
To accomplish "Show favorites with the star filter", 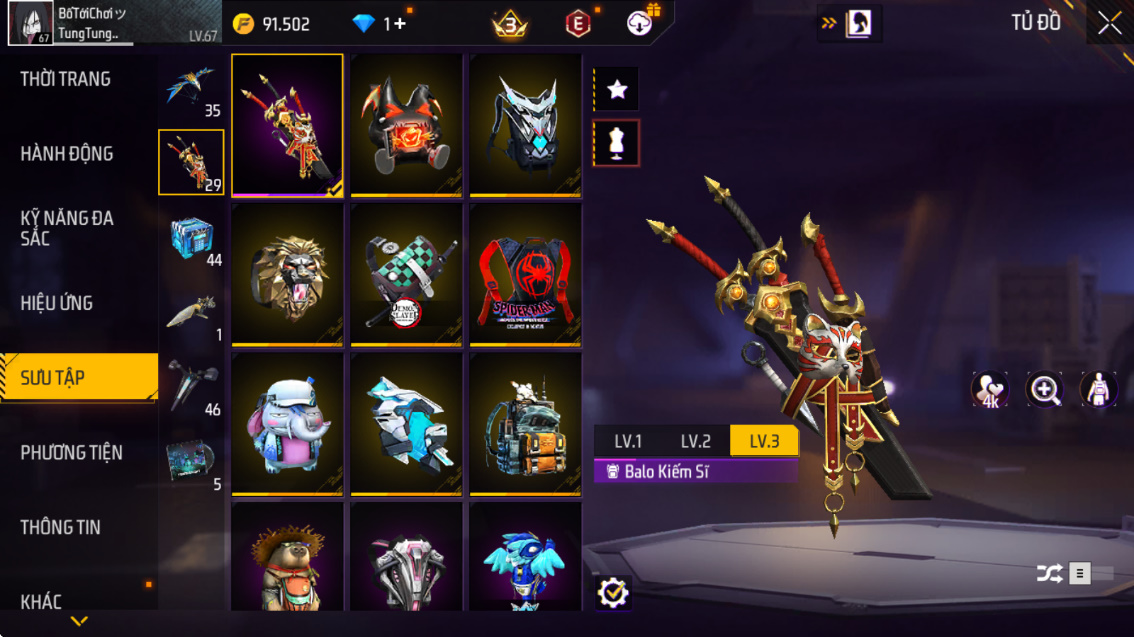I will [x=617, y=90].
